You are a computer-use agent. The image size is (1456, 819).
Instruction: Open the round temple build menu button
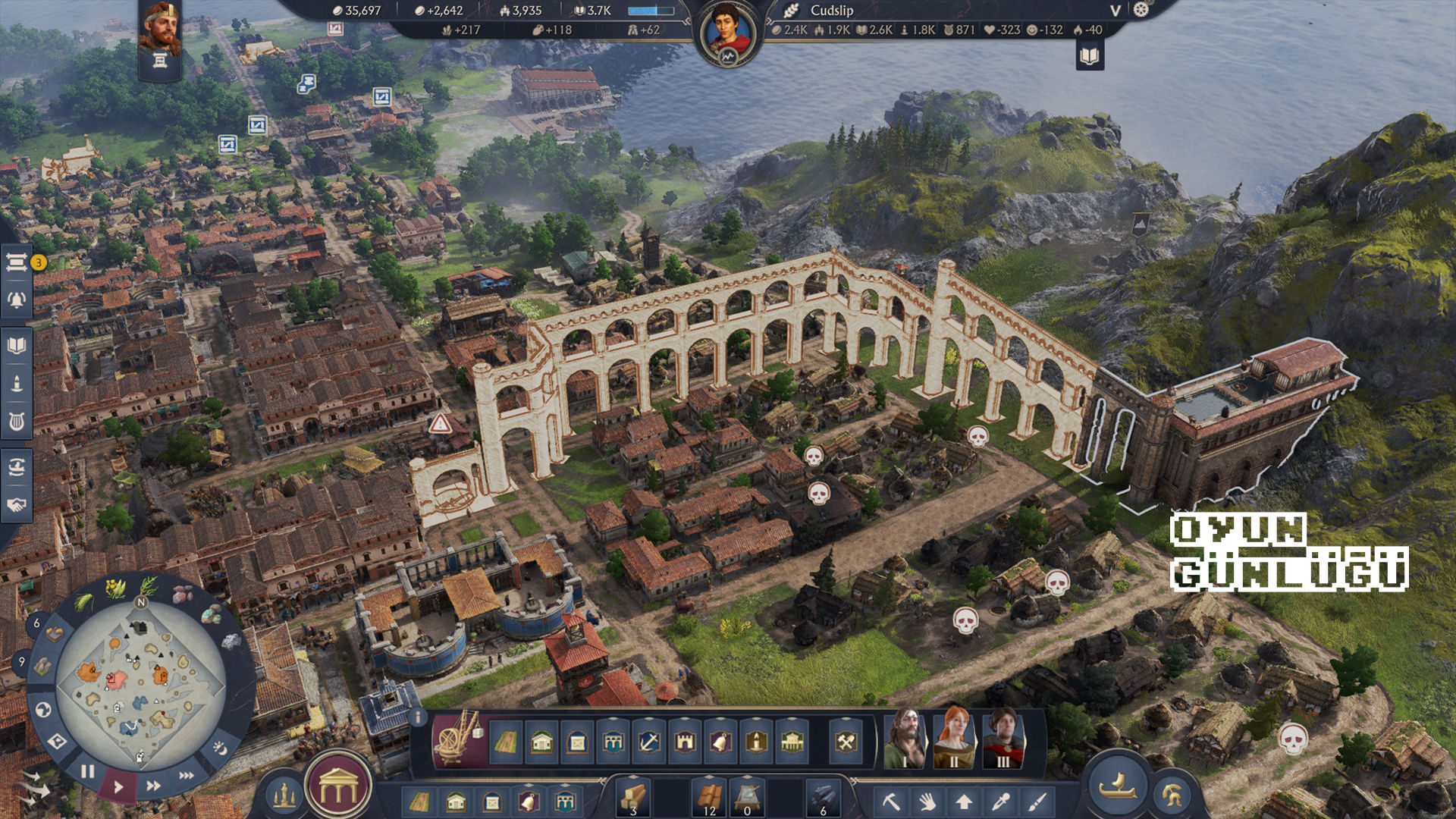[338, 789]
